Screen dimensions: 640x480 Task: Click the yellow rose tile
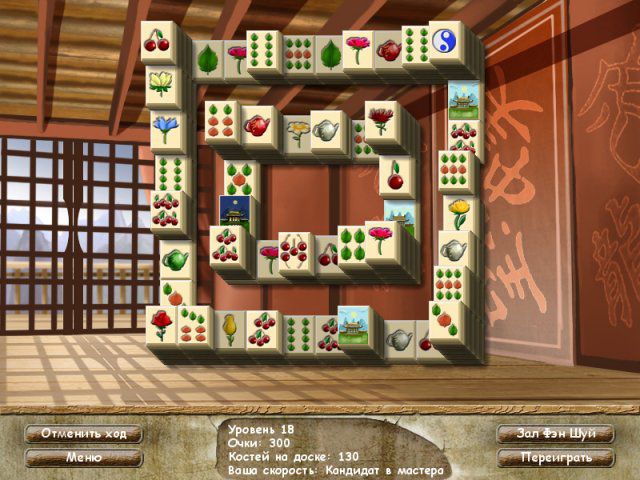pos(458,213)
